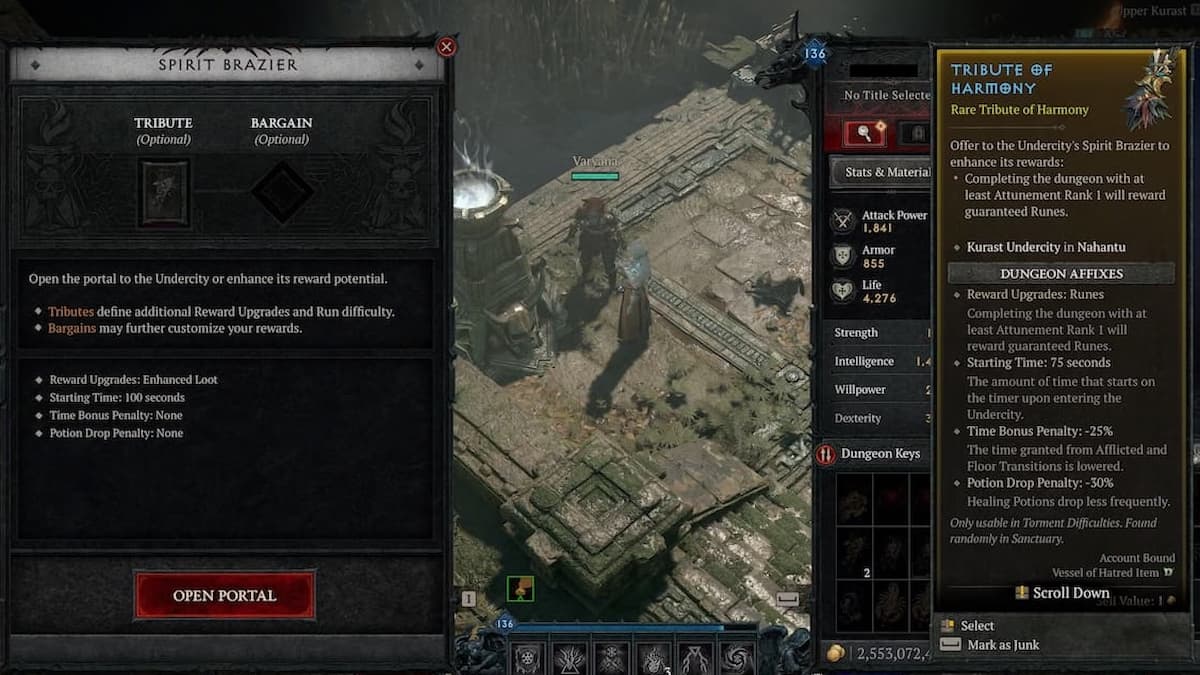Activate the snowflake shield skill

pyautogui.click(x=527, y=658)
